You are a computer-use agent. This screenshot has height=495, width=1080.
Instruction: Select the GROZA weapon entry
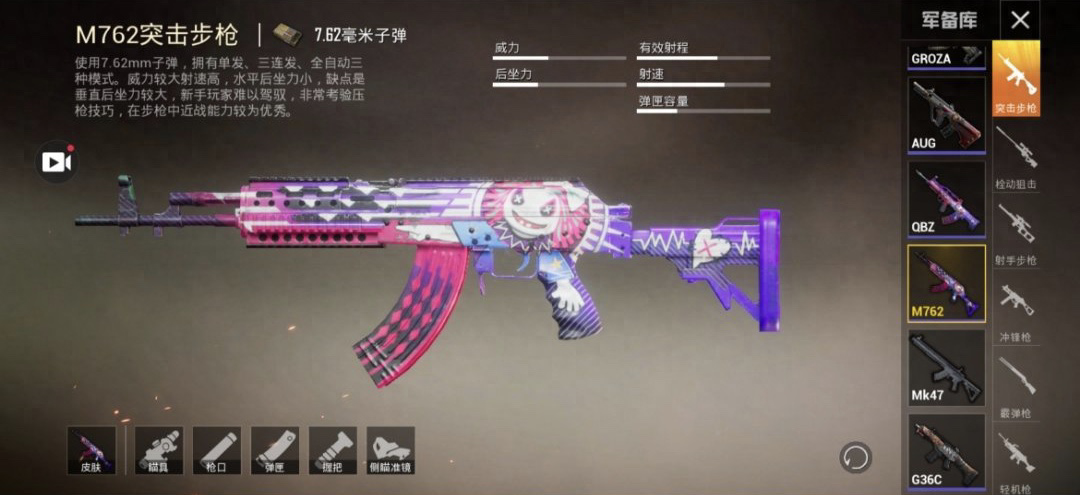coord(946,56)
